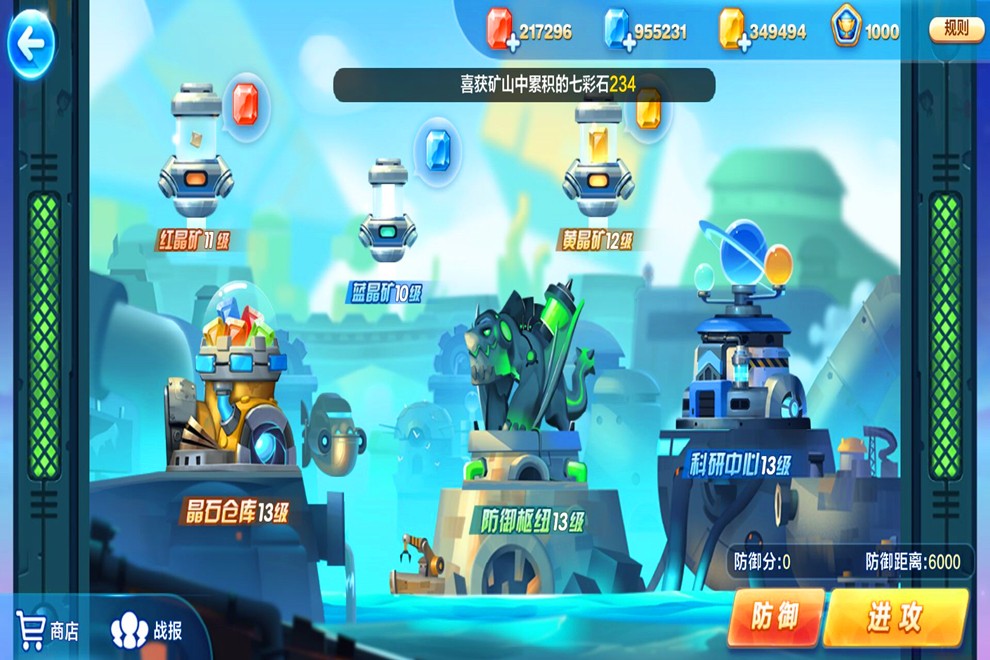Go back using the blue arrow button
Viewport: 990px width, 660px height.
pyautogui.click(x=31, y=43)
